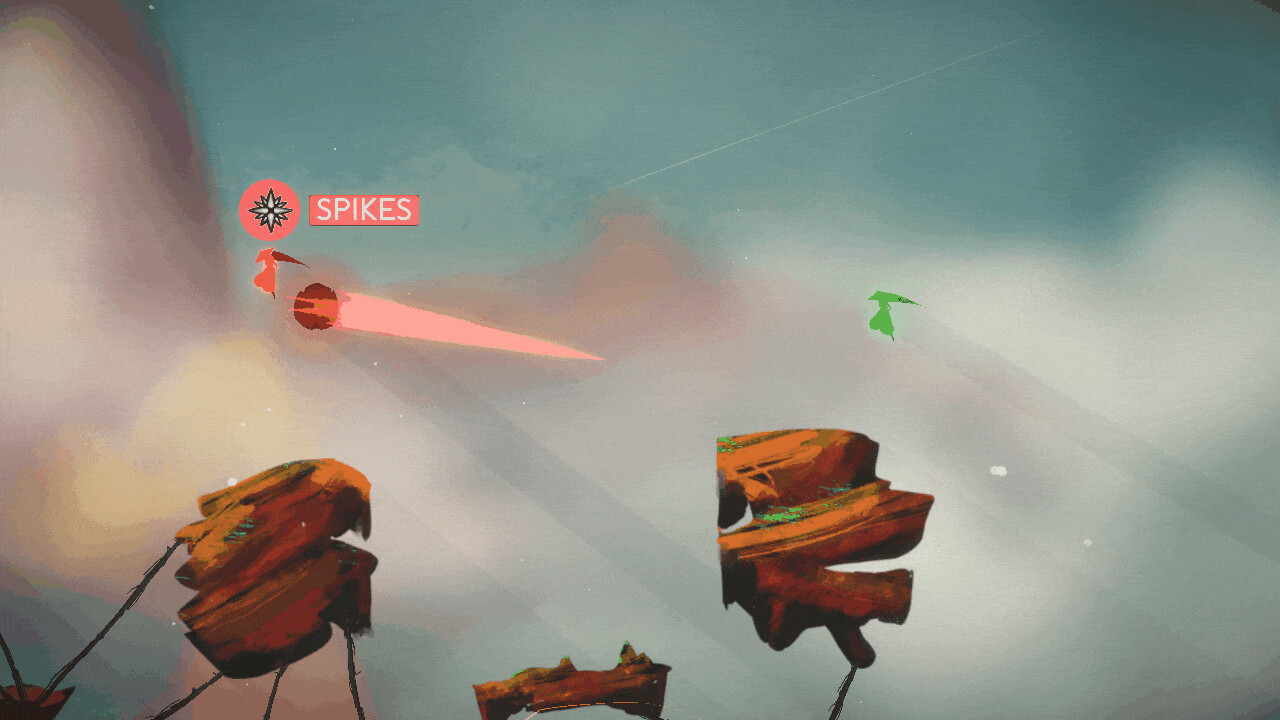Click the green moss patch on the right platform

[778, 518]
